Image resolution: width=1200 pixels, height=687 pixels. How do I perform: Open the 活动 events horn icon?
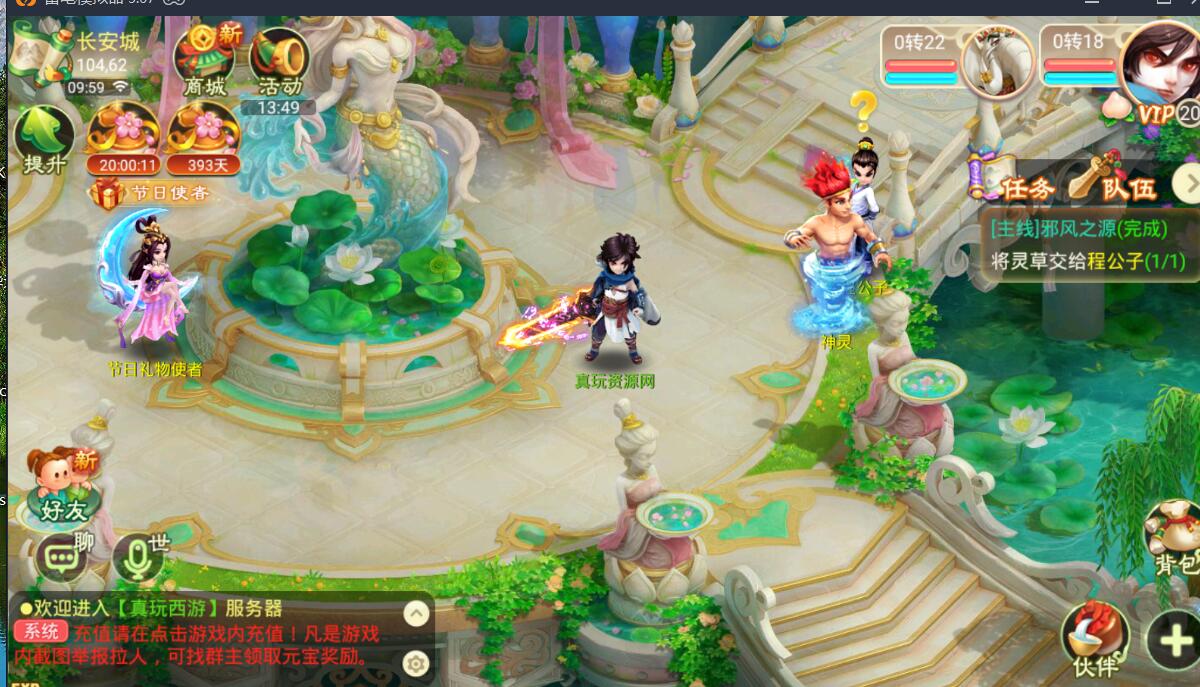click(x=279, y=62)
